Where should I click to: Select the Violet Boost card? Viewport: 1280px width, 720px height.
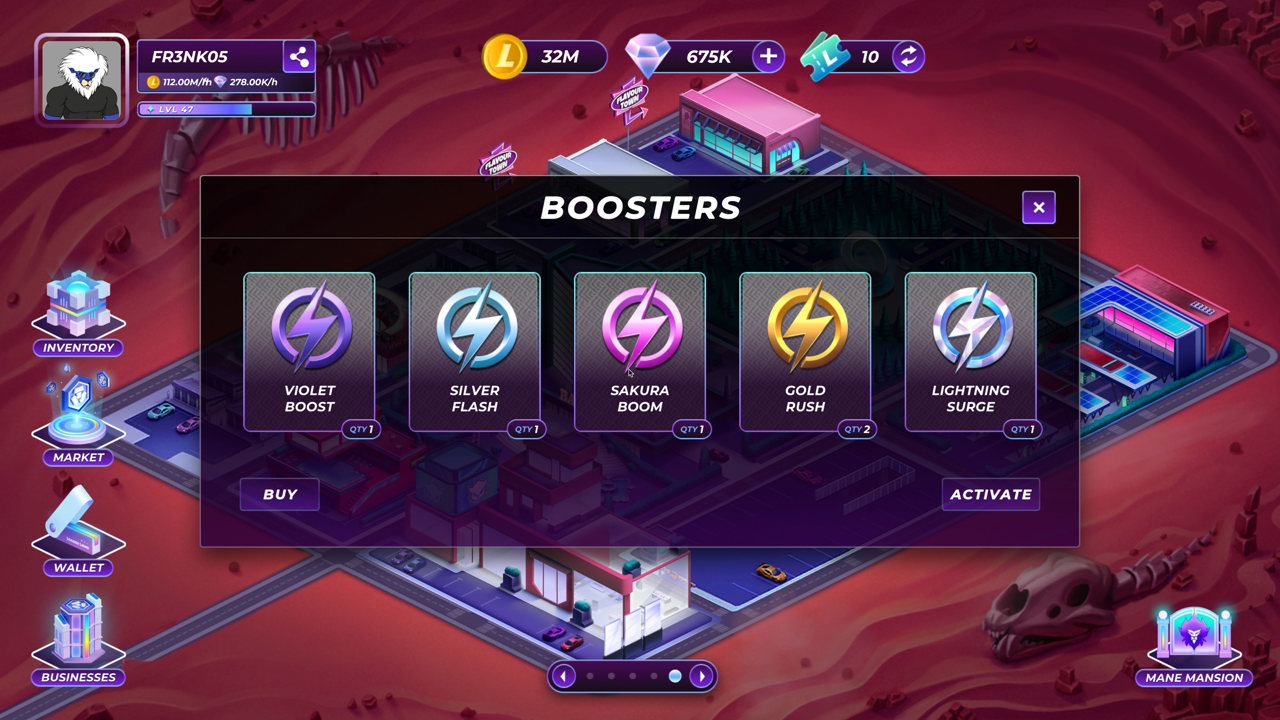(x=309, y=351)
